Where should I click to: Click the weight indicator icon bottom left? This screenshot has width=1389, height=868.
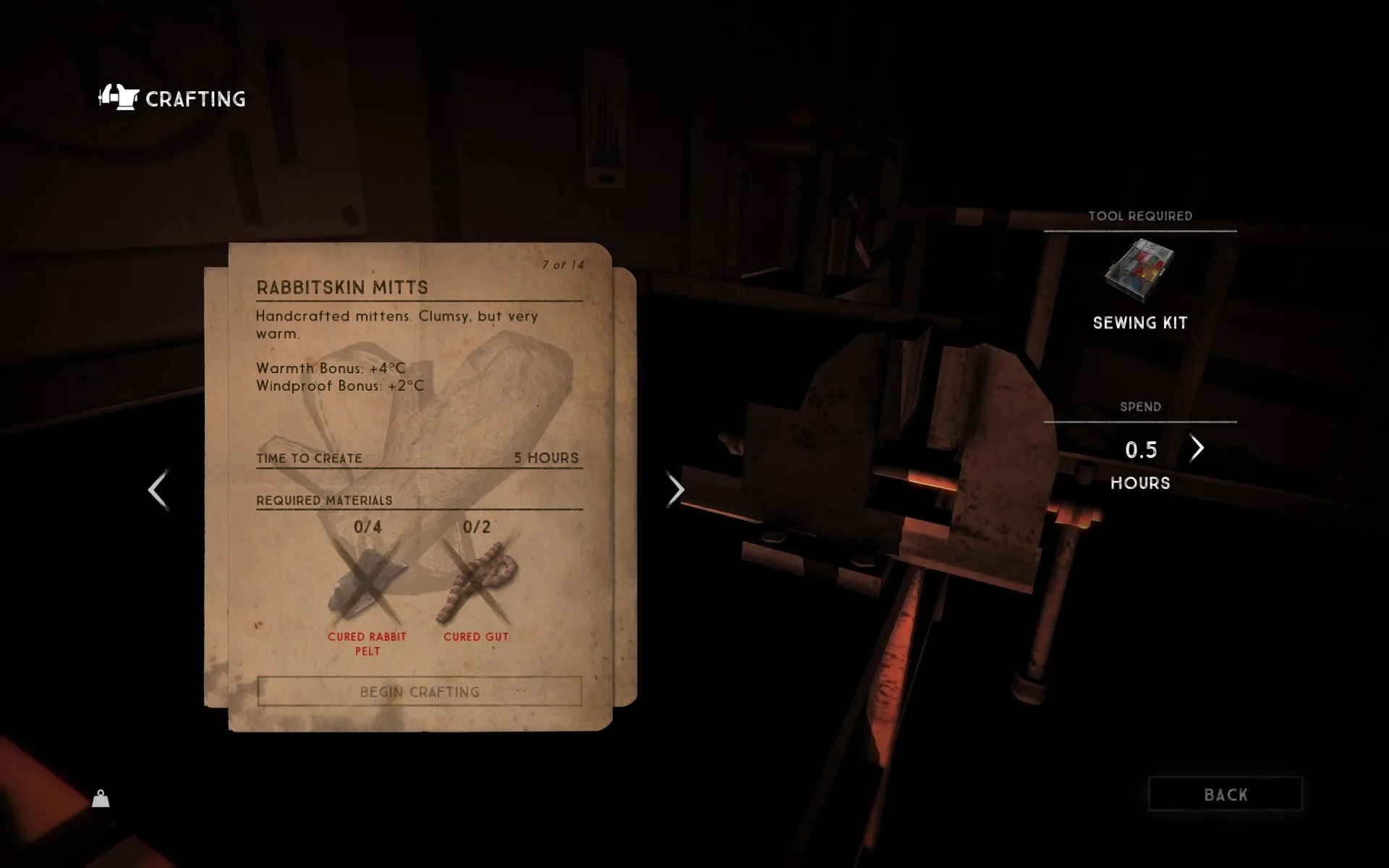(99, 799)
